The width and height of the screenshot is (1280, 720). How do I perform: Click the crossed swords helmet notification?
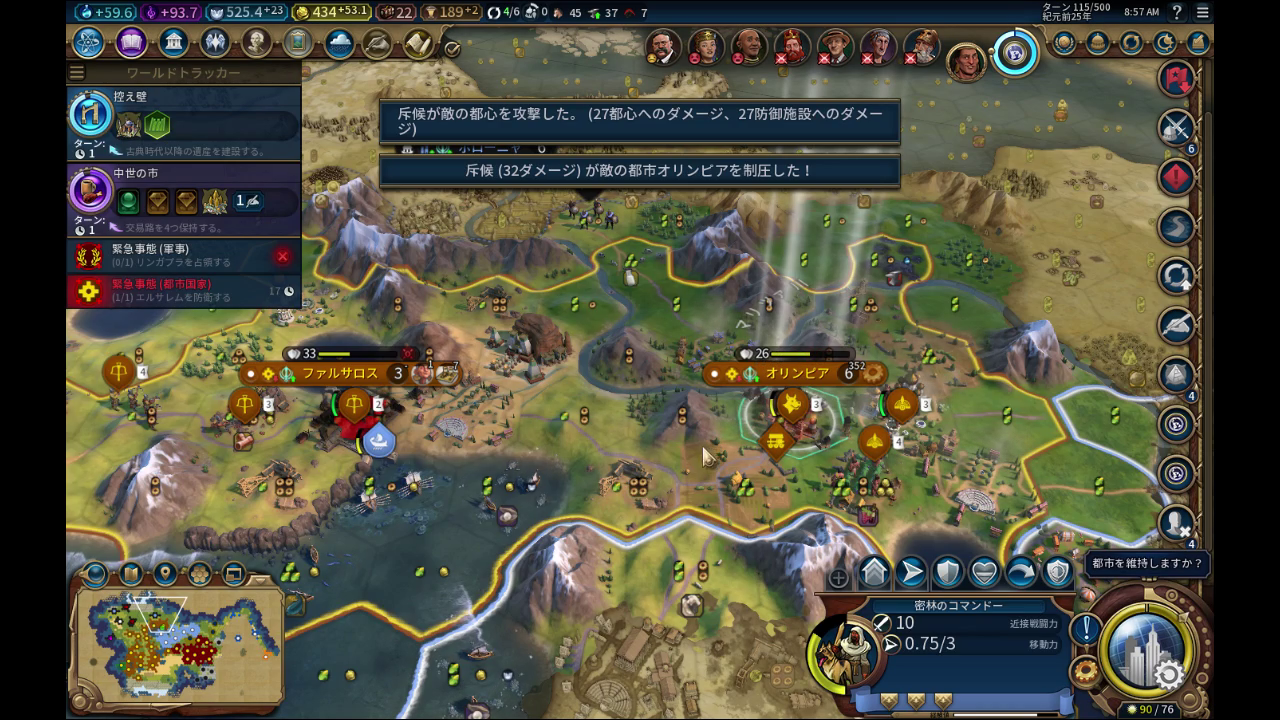coord(1177,127)
